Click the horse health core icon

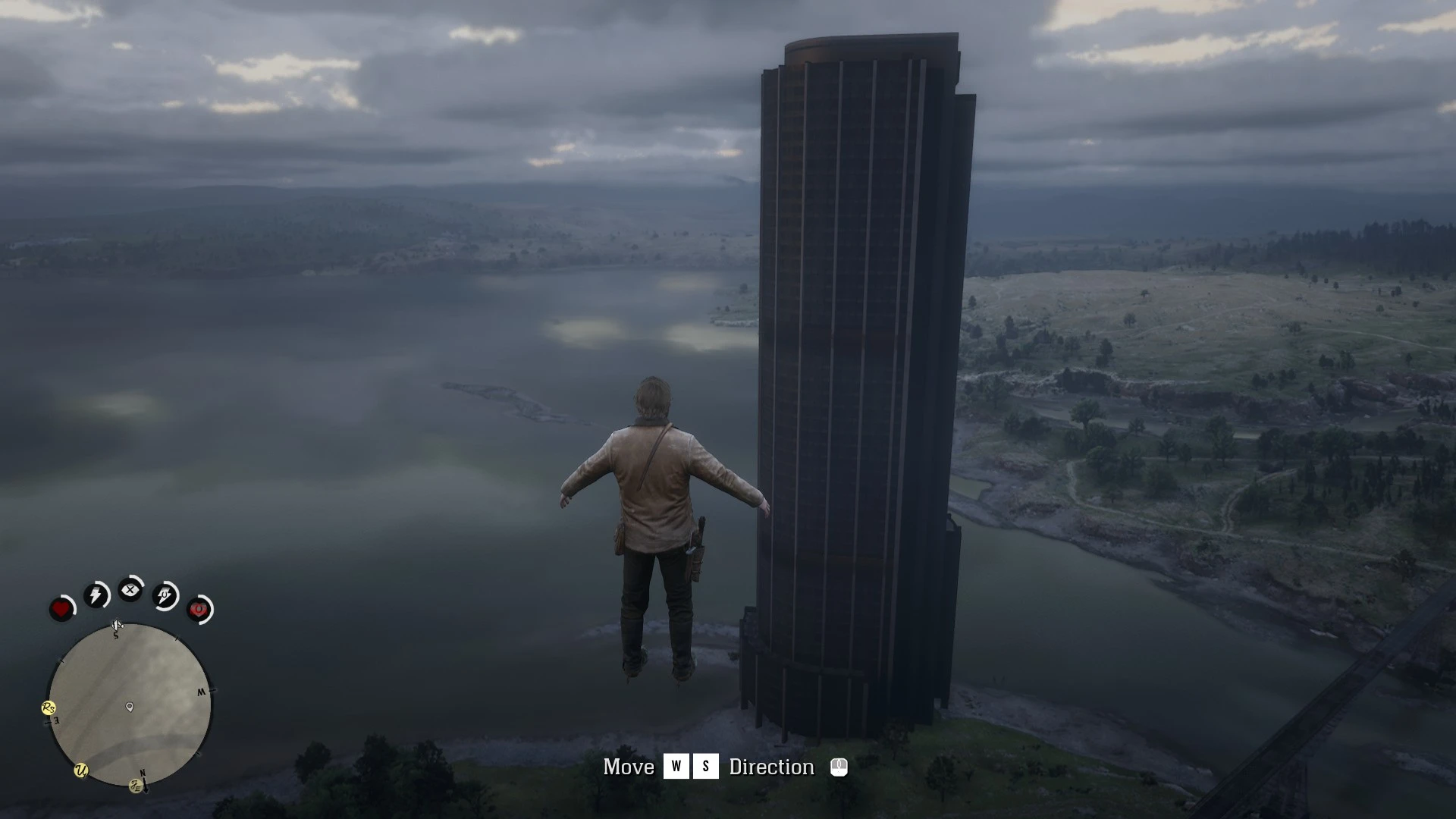pos(199,610)
